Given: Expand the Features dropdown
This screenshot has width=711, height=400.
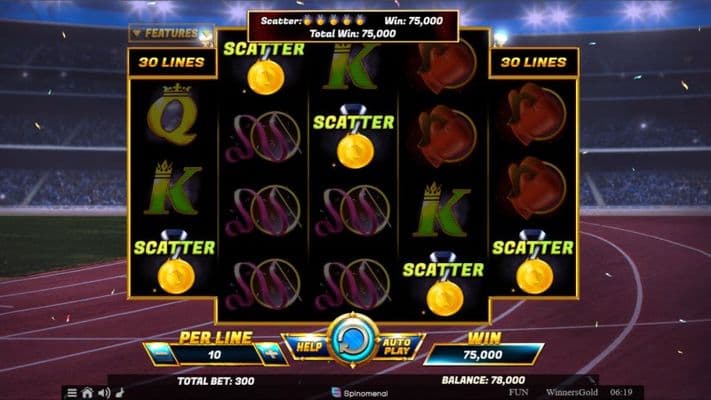Looking at the screenshot, I should tap(167, 33).
